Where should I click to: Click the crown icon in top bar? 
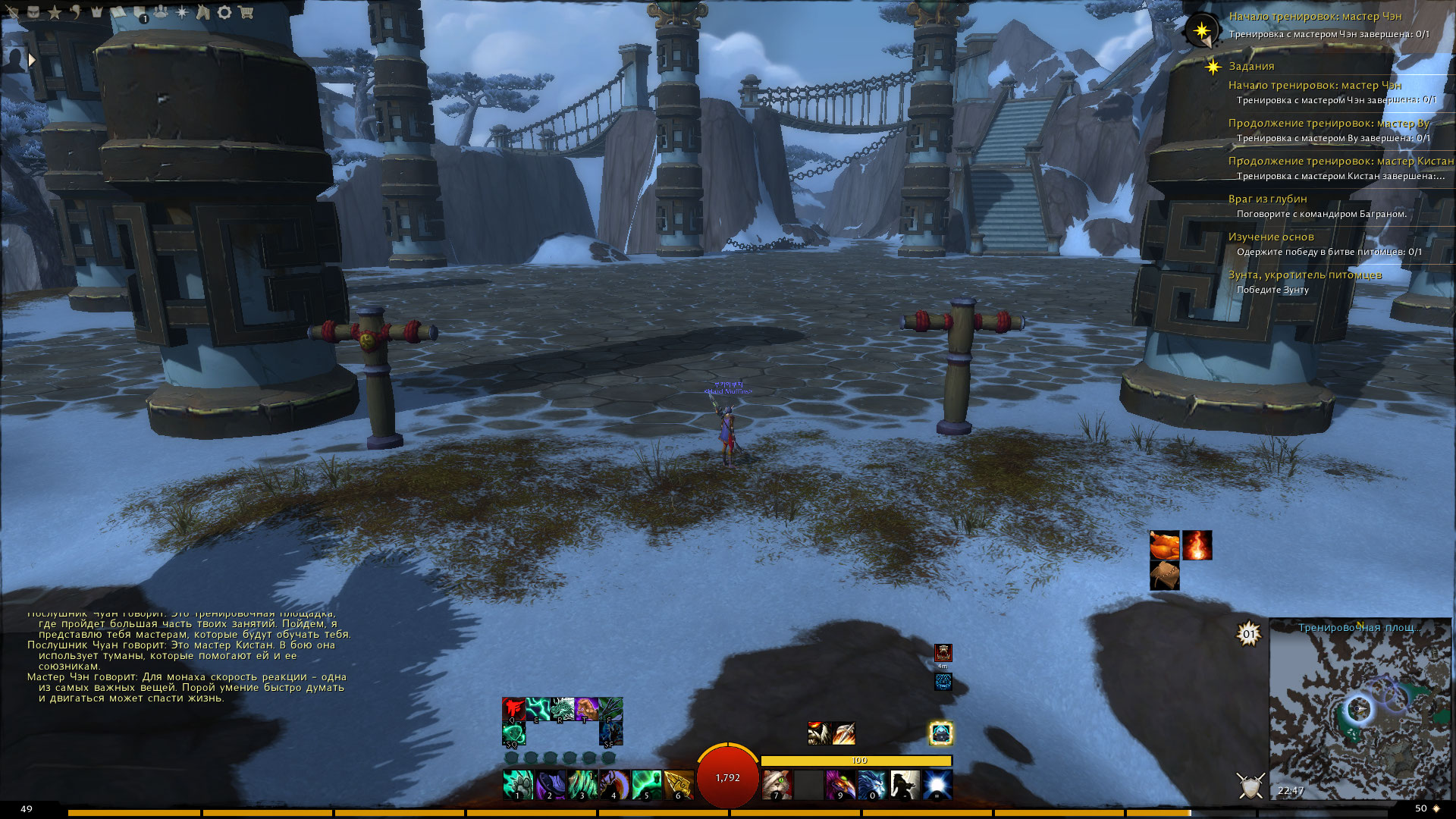click(x=97, y=12)
